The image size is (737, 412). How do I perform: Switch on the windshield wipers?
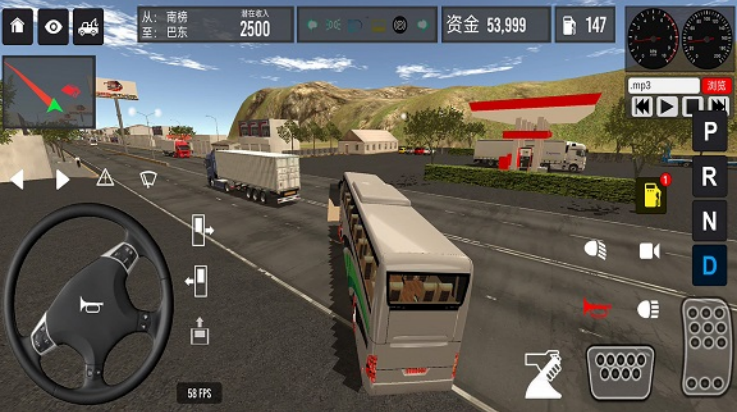[148, 179]
